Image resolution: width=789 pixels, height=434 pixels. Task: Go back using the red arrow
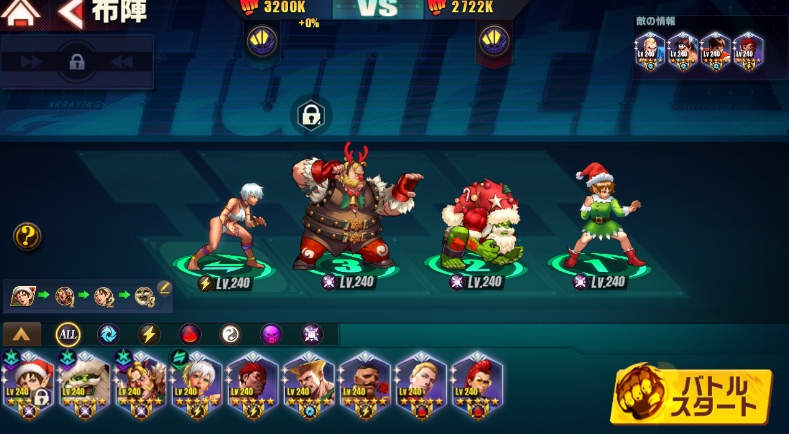pyautogui.click(x=70, y=13)
